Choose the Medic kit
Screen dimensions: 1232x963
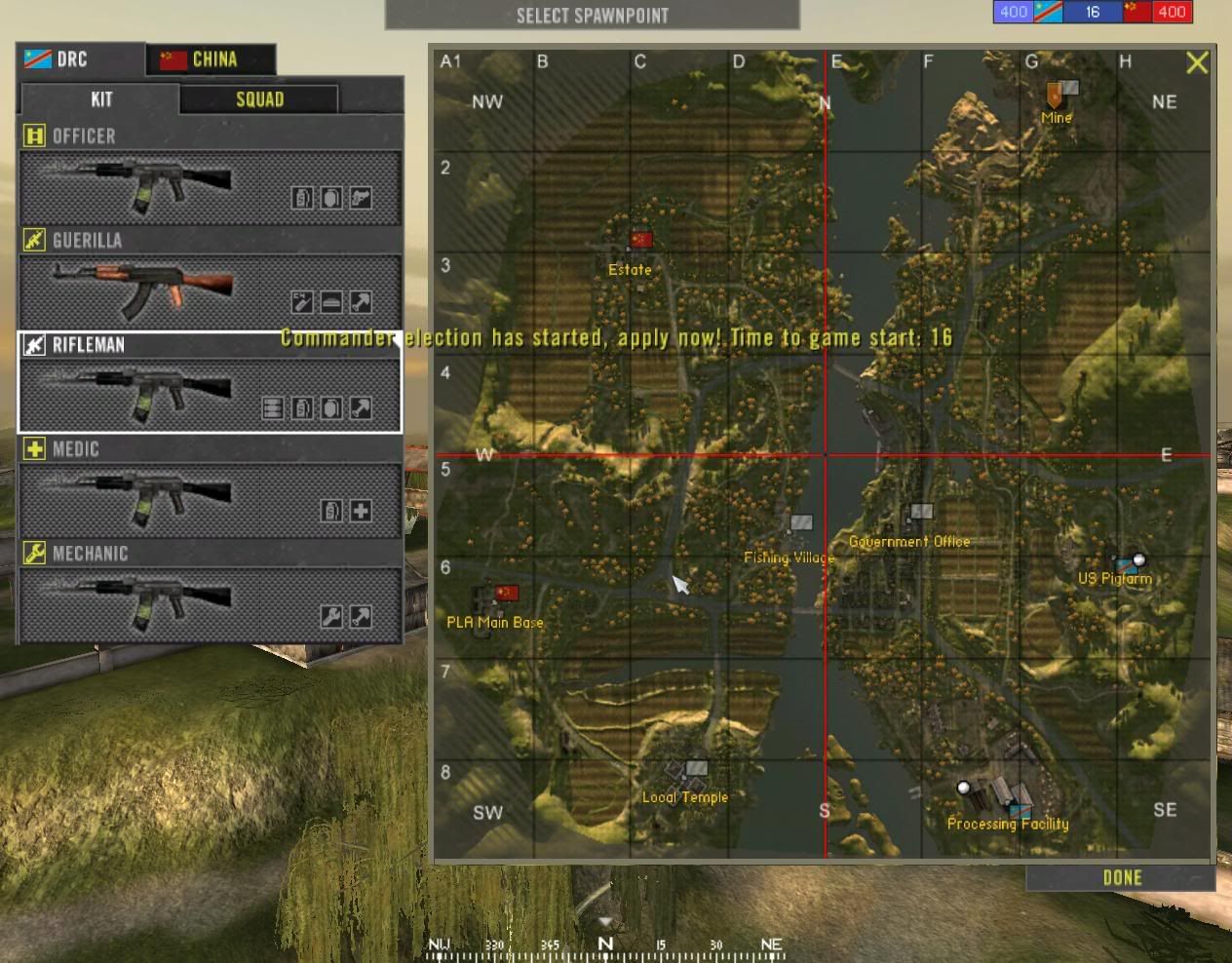coord(210,499)
